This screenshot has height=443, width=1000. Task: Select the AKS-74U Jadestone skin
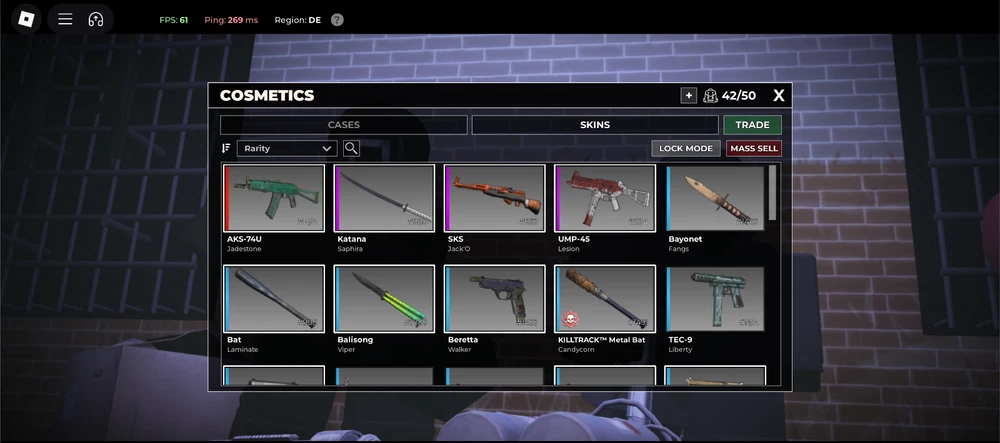pos(275,198)
